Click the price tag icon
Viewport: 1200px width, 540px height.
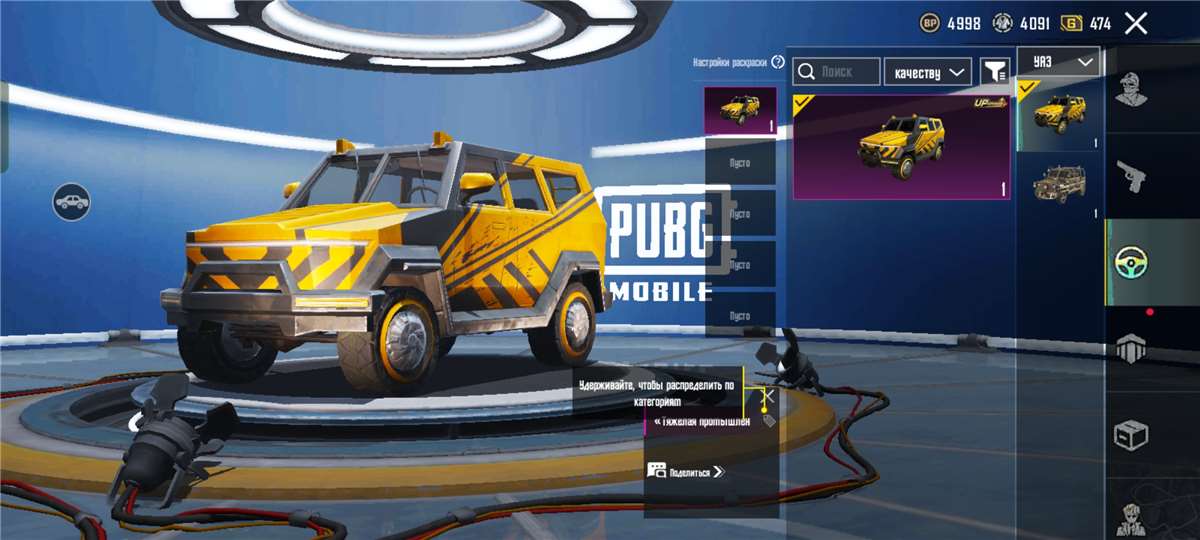pos(769,421)
